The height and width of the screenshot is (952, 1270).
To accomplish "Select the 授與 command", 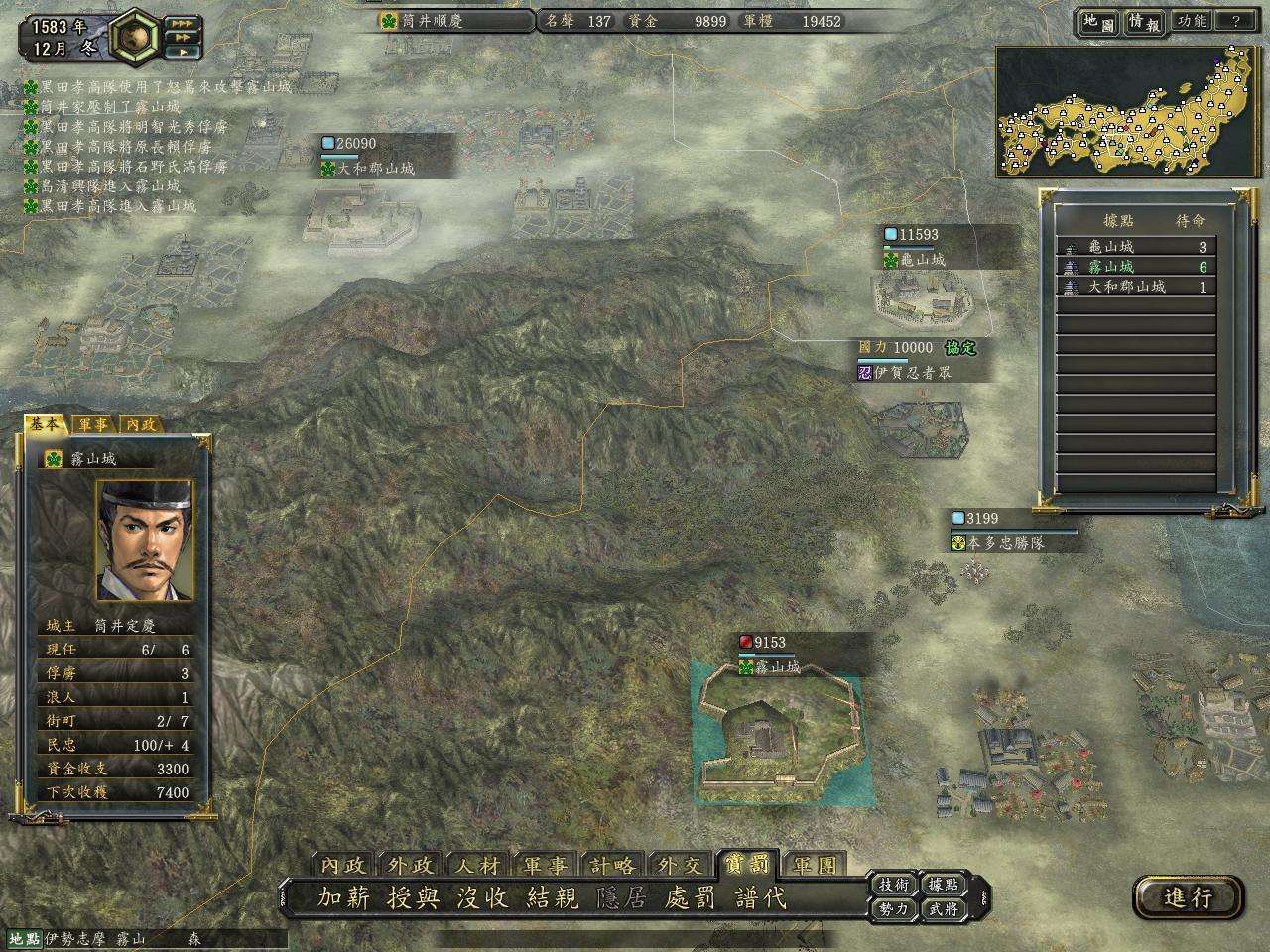I will tap(413, 897).
